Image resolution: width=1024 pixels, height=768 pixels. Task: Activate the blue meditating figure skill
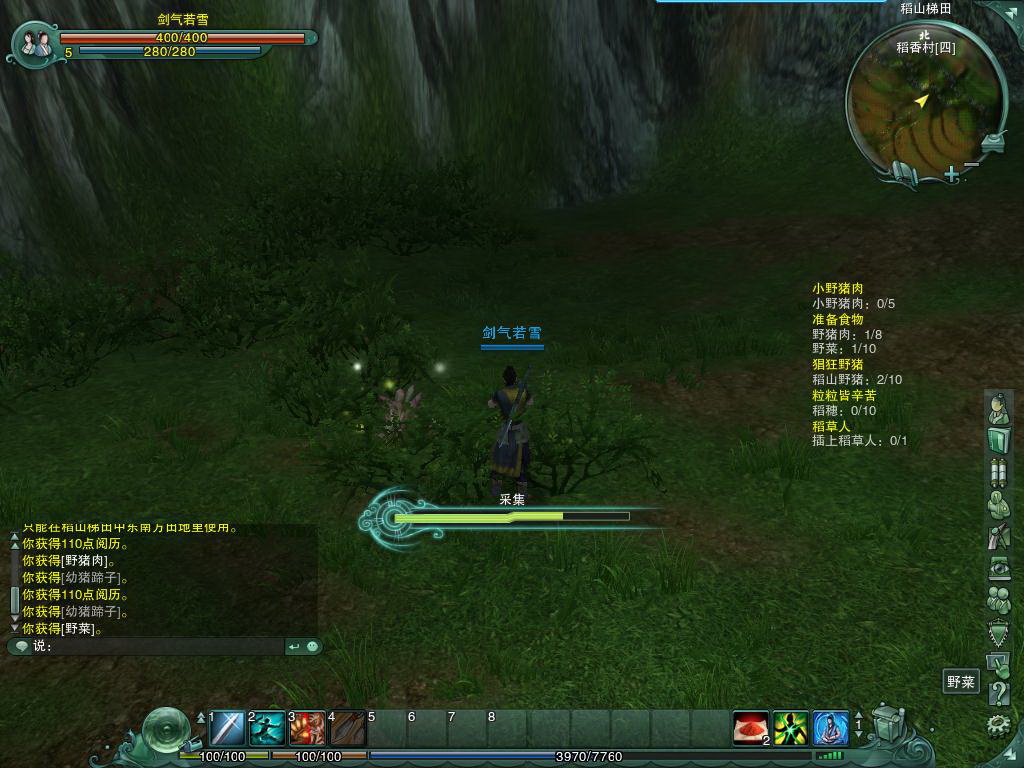click(x=830, y=728)
